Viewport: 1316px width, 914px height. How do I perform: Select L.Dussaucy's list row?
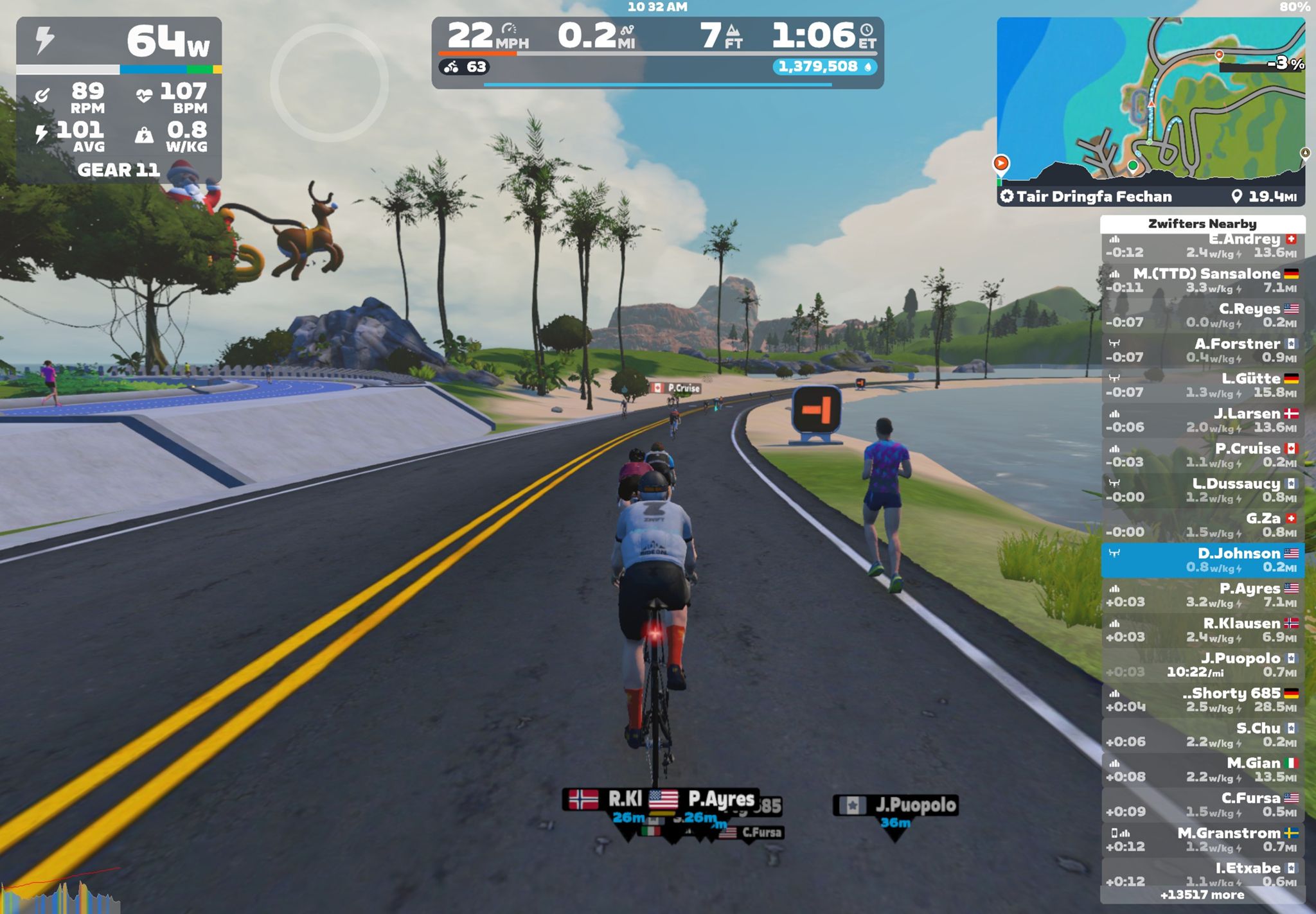pyautogui.click(x=1202, y=490)
